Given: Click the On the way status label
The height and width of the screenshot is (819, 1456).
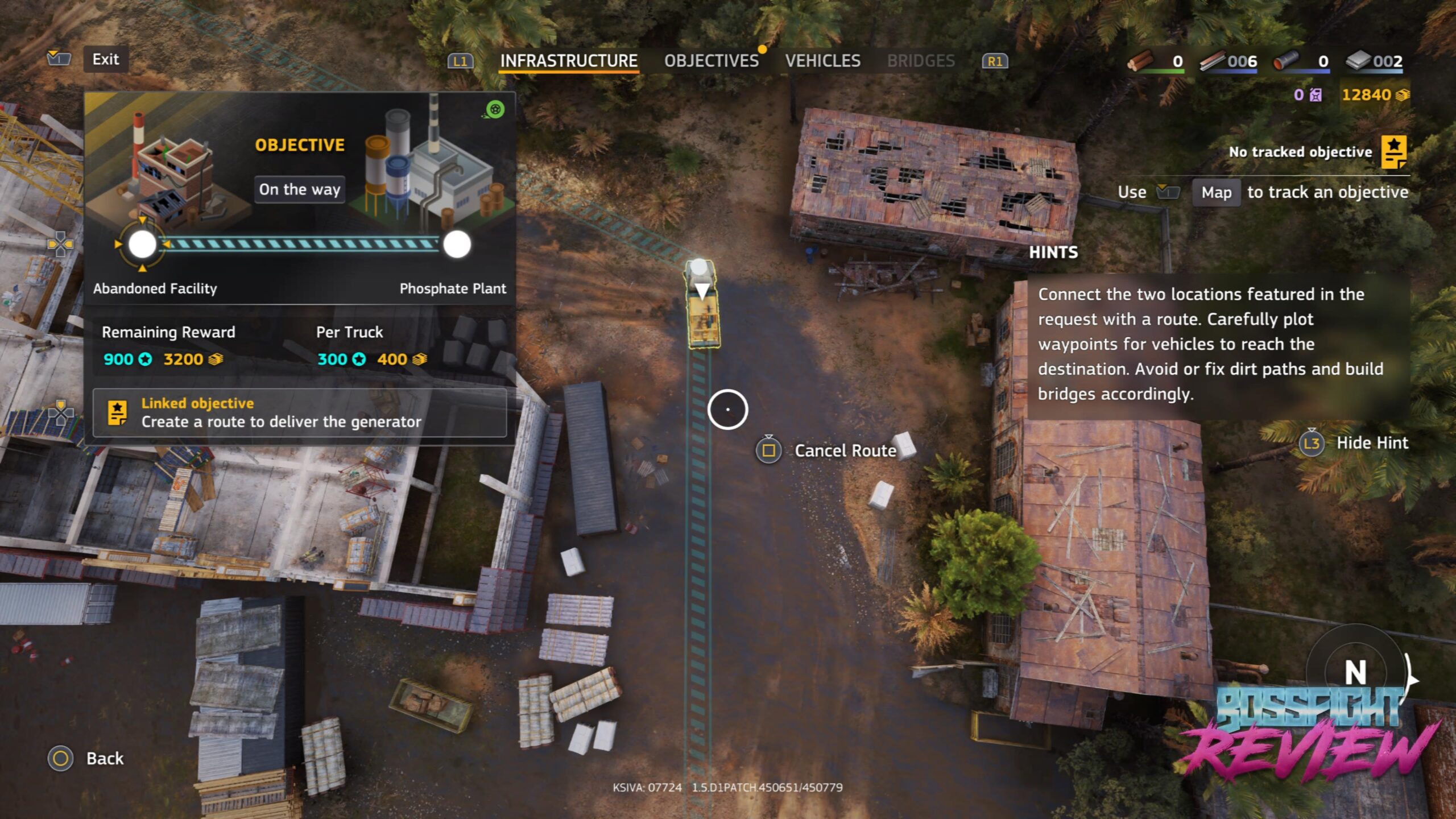Looking at the screenshot, I should [300, 189].
